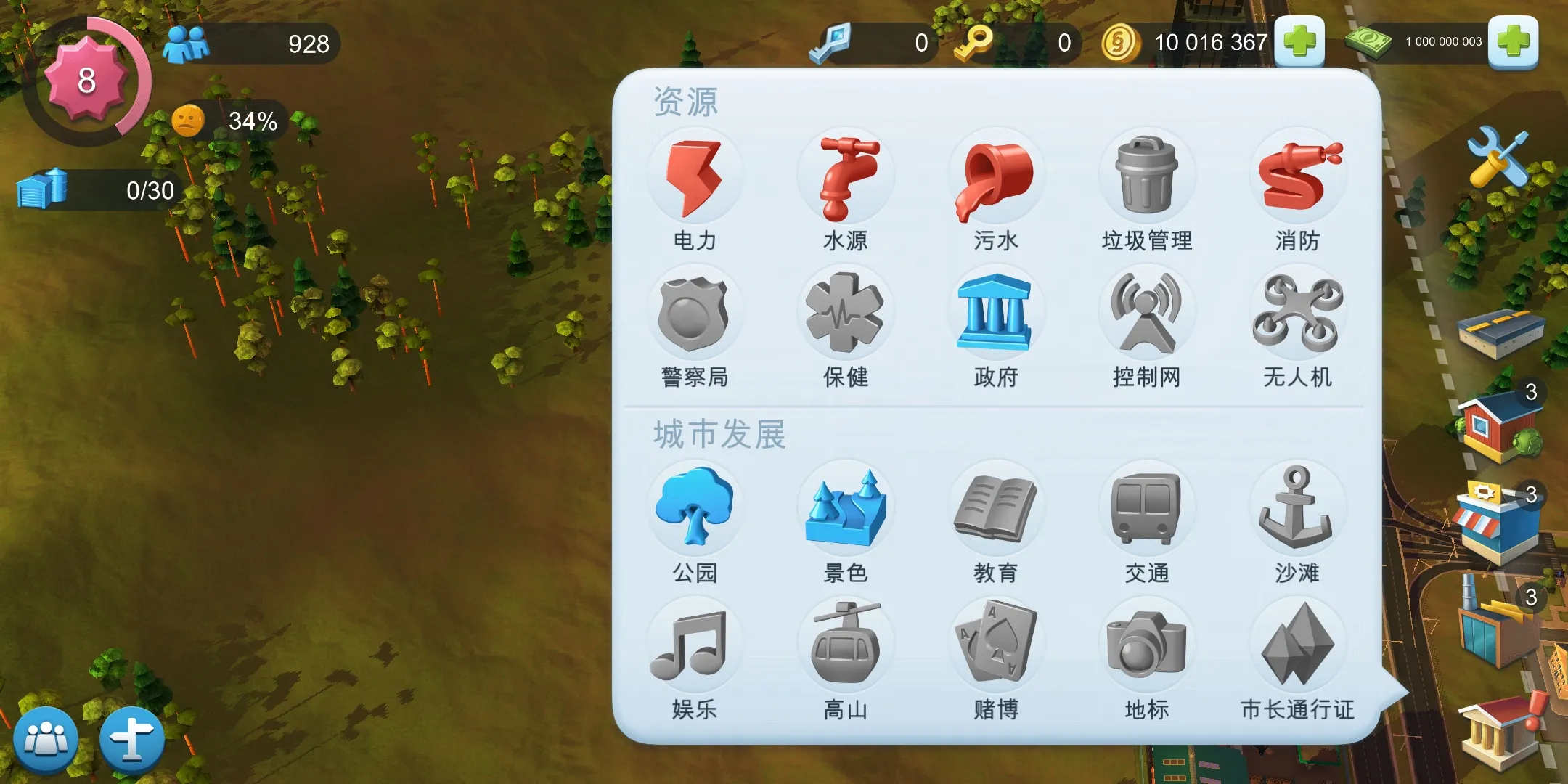Open the 交通 transportation category
The height and width of the screenshot is (784, 1568).
[1147, 508]
